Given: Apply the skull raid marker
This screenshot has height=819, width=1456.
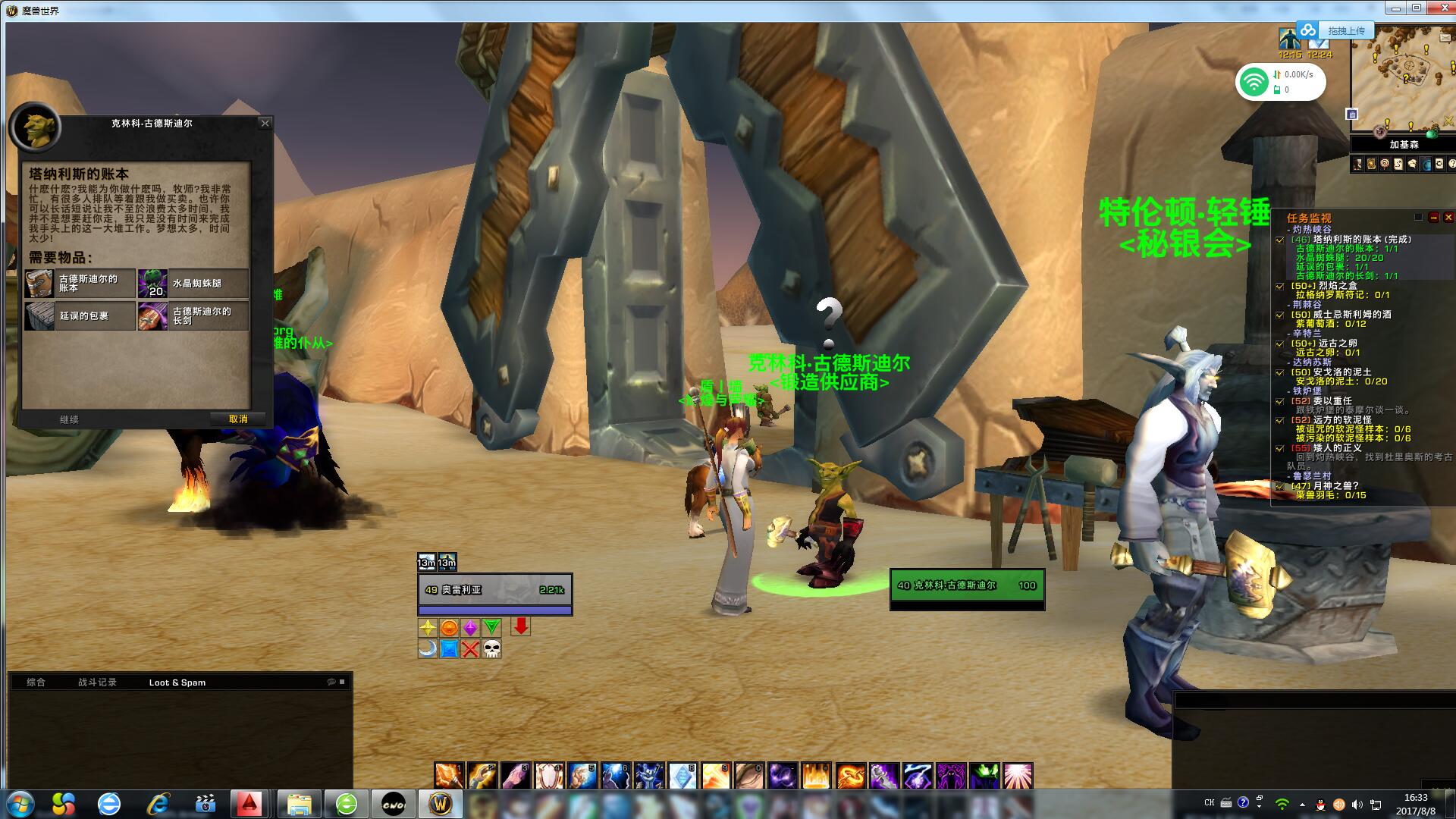Looking at the screenshot, I should 491,649.
